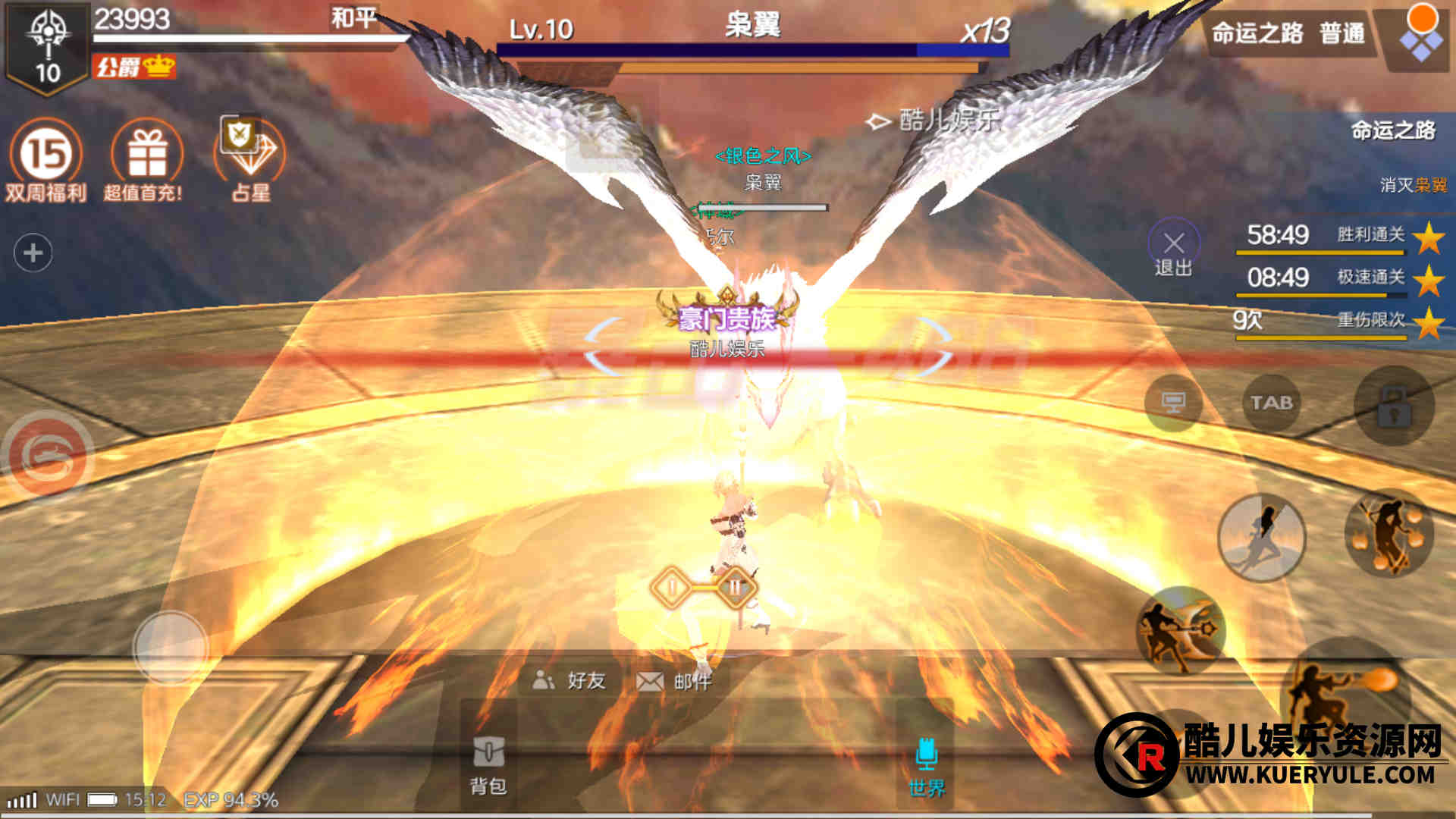Open the 双周福利 biweekly rewards icon
Image resolution: width=1456 pixels, height=819 pixels.
(x=45, y=159)
